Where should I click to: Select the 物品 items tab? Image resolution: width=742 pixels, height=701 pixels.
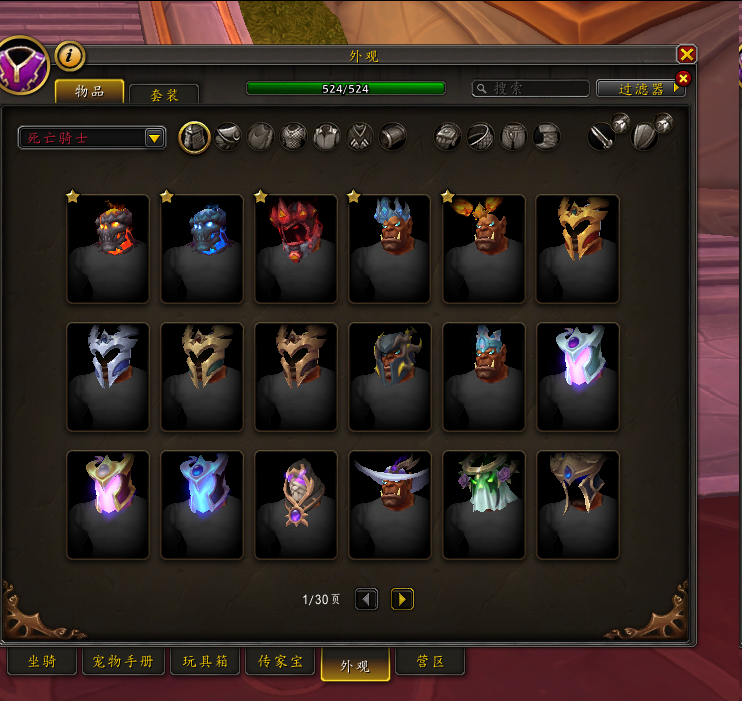(90, 91)
